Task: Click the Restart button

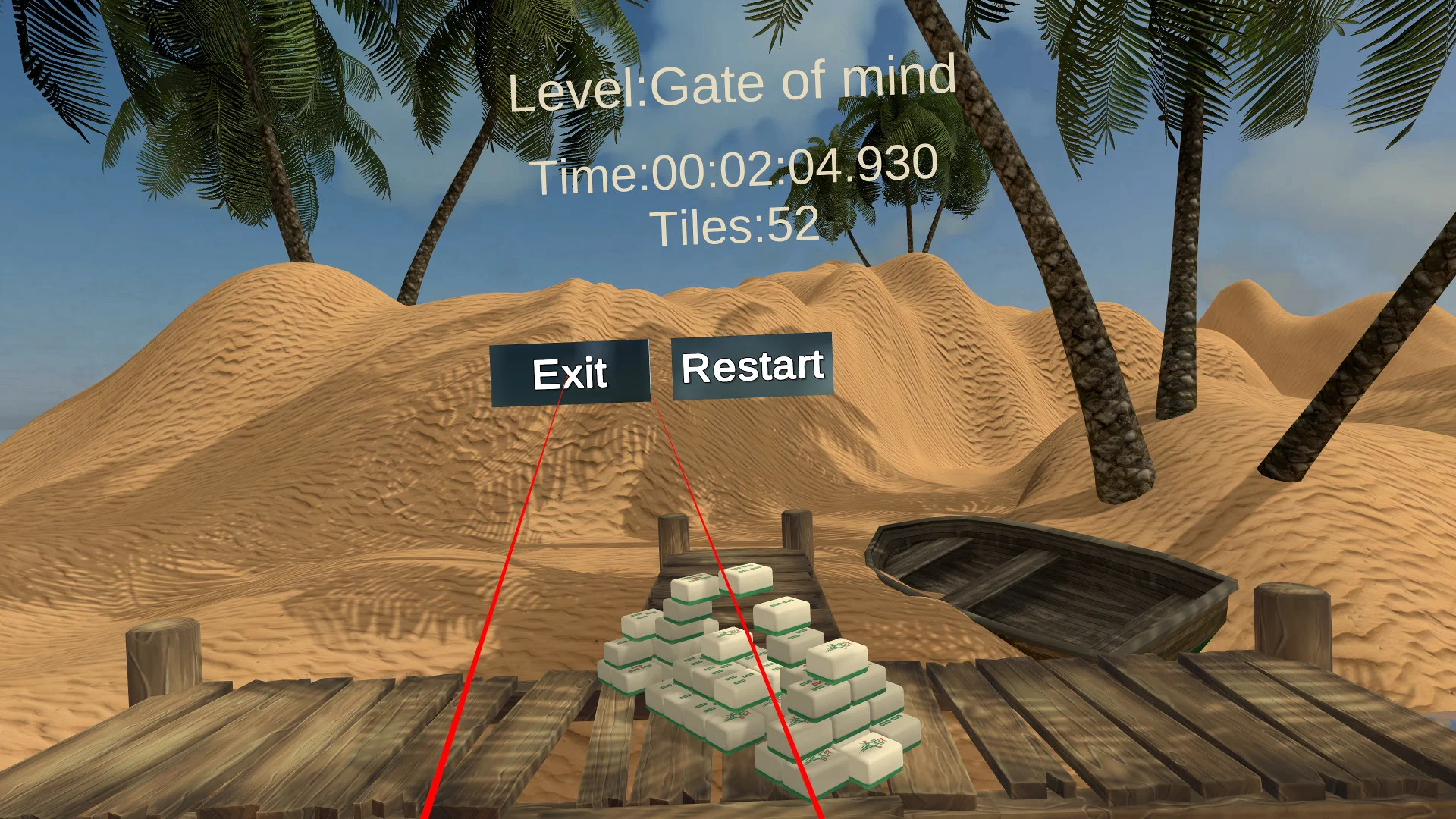Action: tap(752, 366)
